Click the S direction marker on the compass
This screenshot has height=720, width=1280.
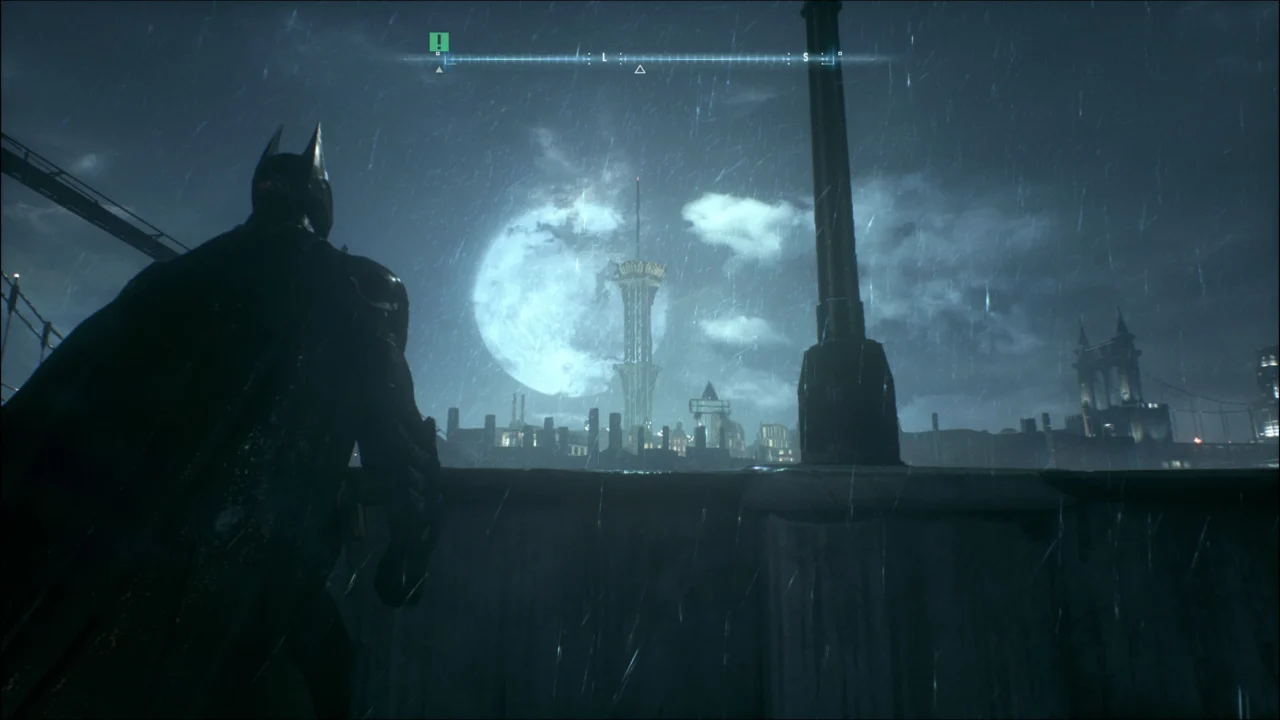click(x=806, y=56)
